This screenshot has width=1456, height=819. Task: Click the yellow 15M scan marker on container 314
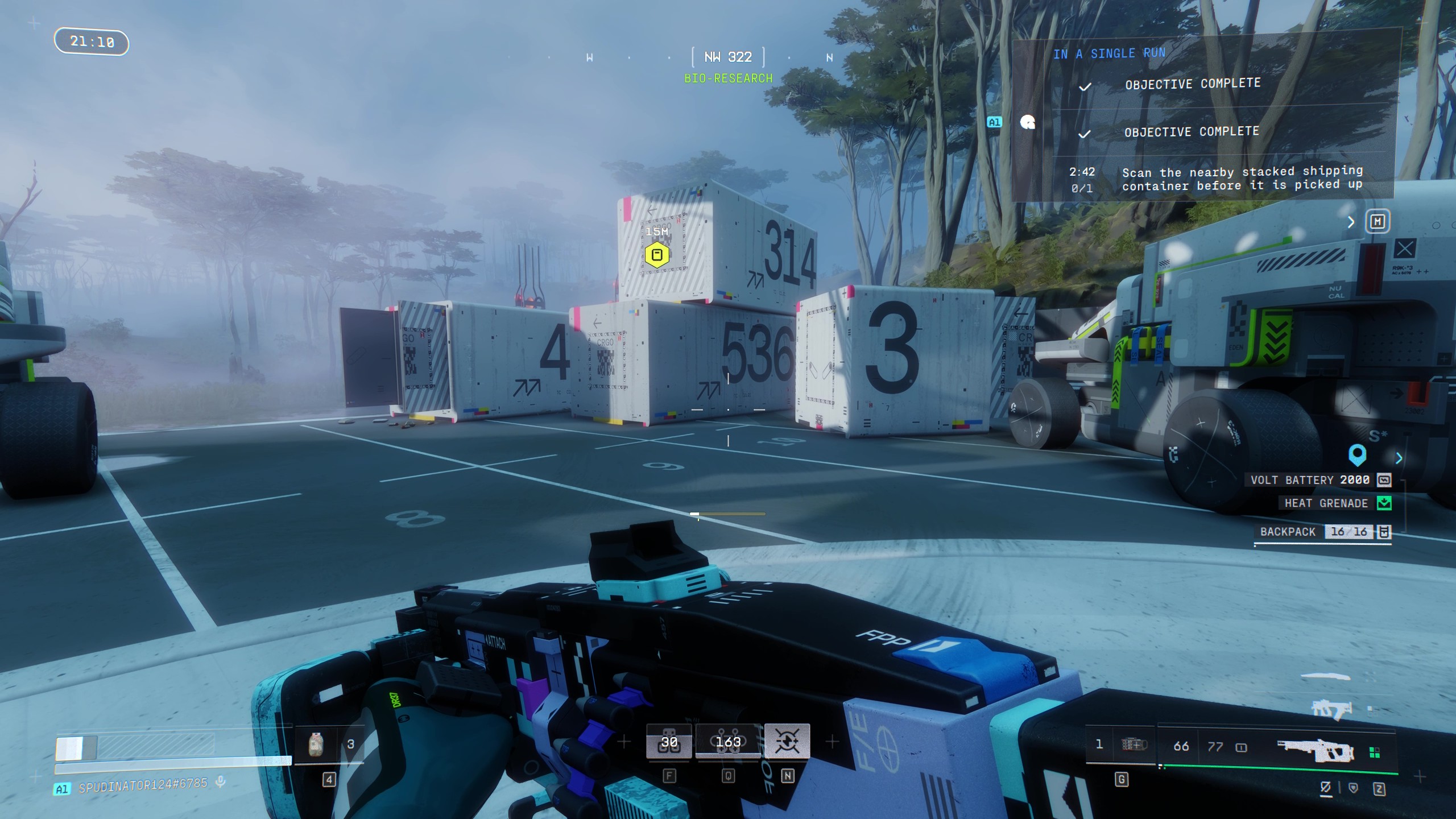point(656,256)
